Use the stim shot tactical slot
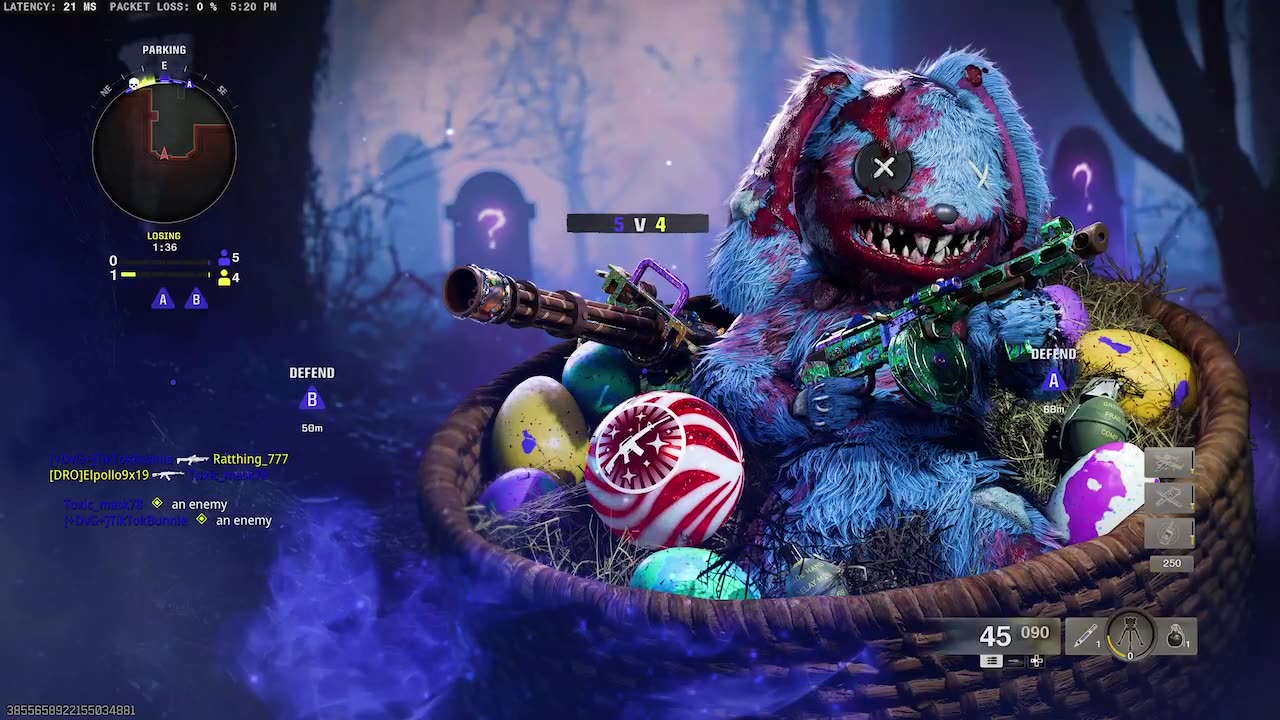 click(1085, 636)
